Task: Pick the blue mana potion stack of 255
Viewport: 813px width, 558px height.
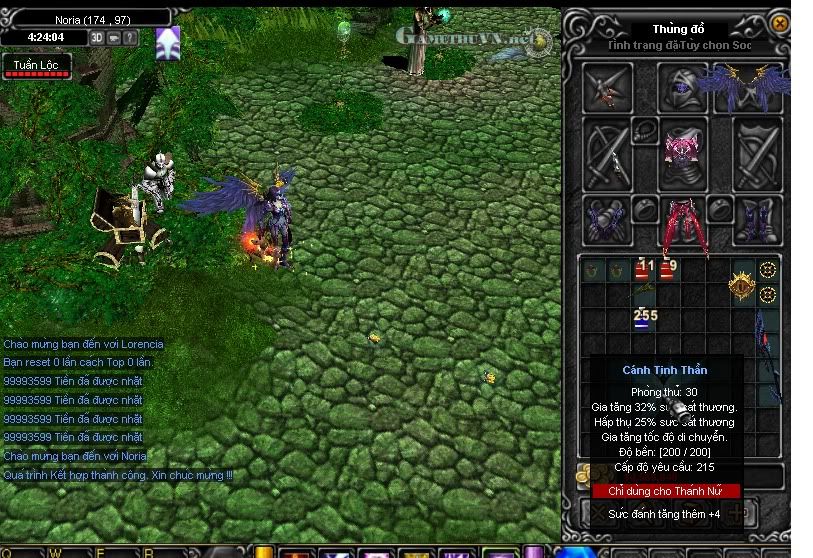Action: click(643, 319)
